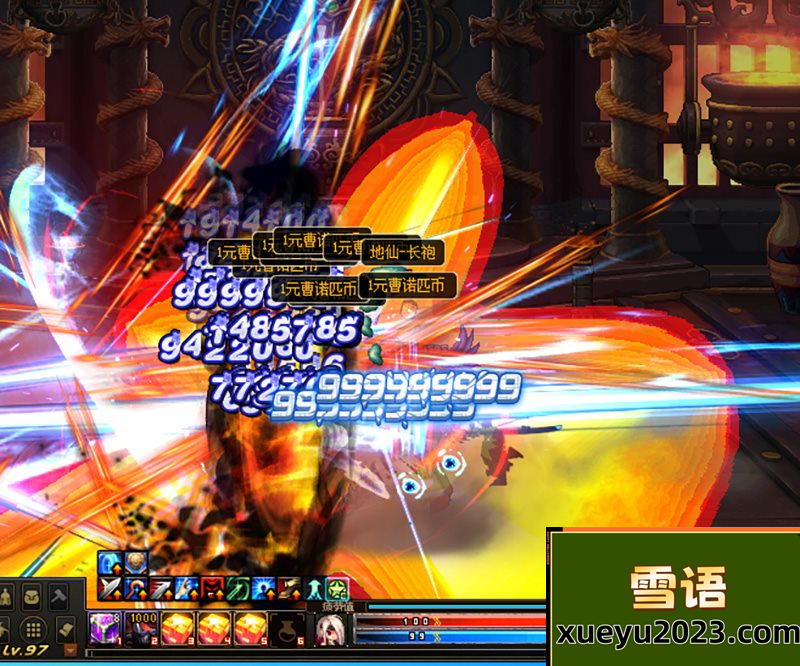Open the round grid main menu button
The image size is (800, 666).
32,629
